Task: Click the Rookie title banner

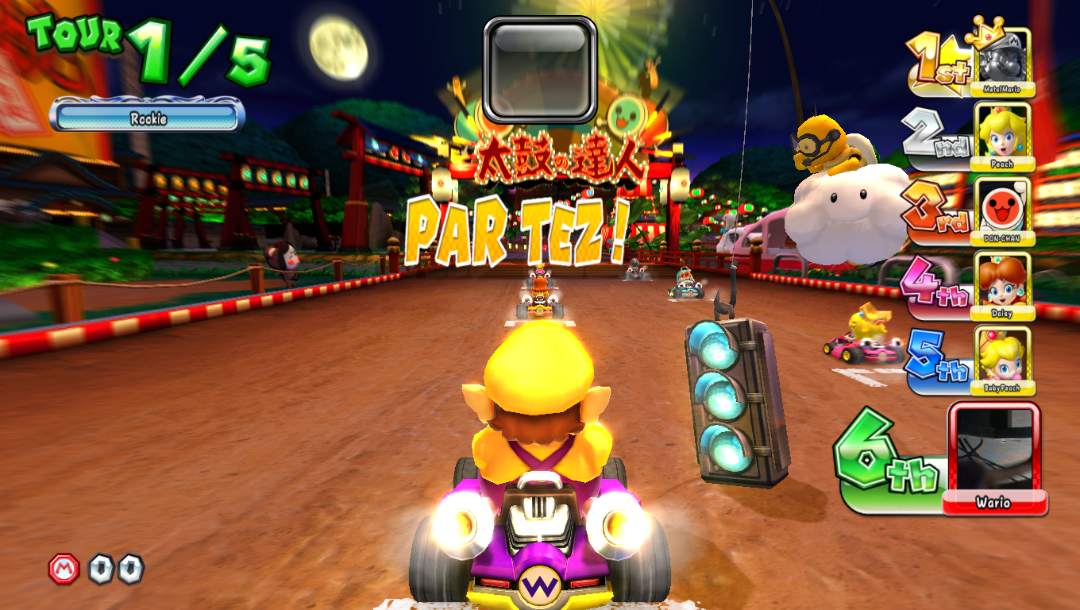Action: click(147, 117)
